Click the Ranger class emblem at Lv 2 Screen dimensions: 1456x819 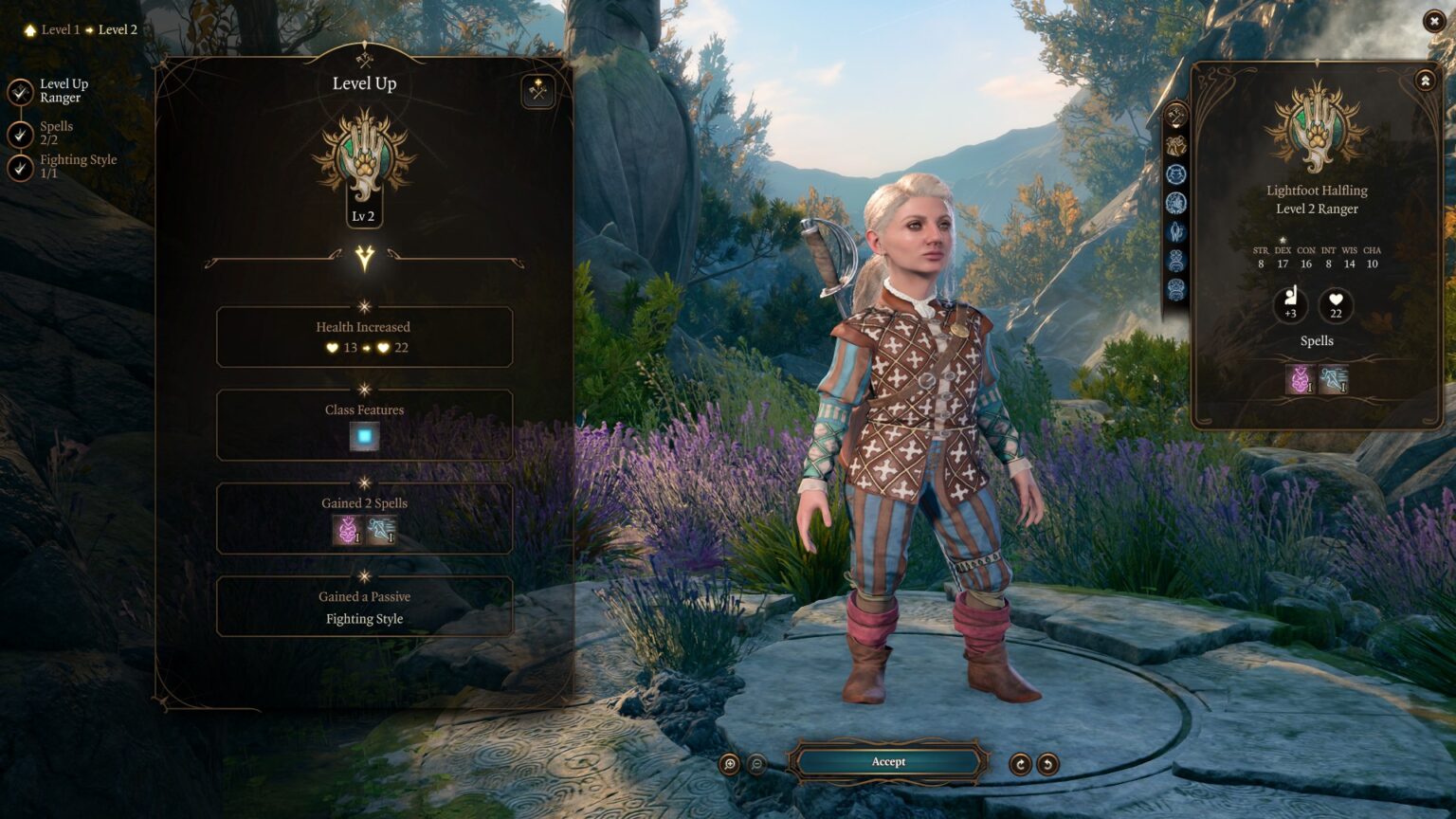364,158
